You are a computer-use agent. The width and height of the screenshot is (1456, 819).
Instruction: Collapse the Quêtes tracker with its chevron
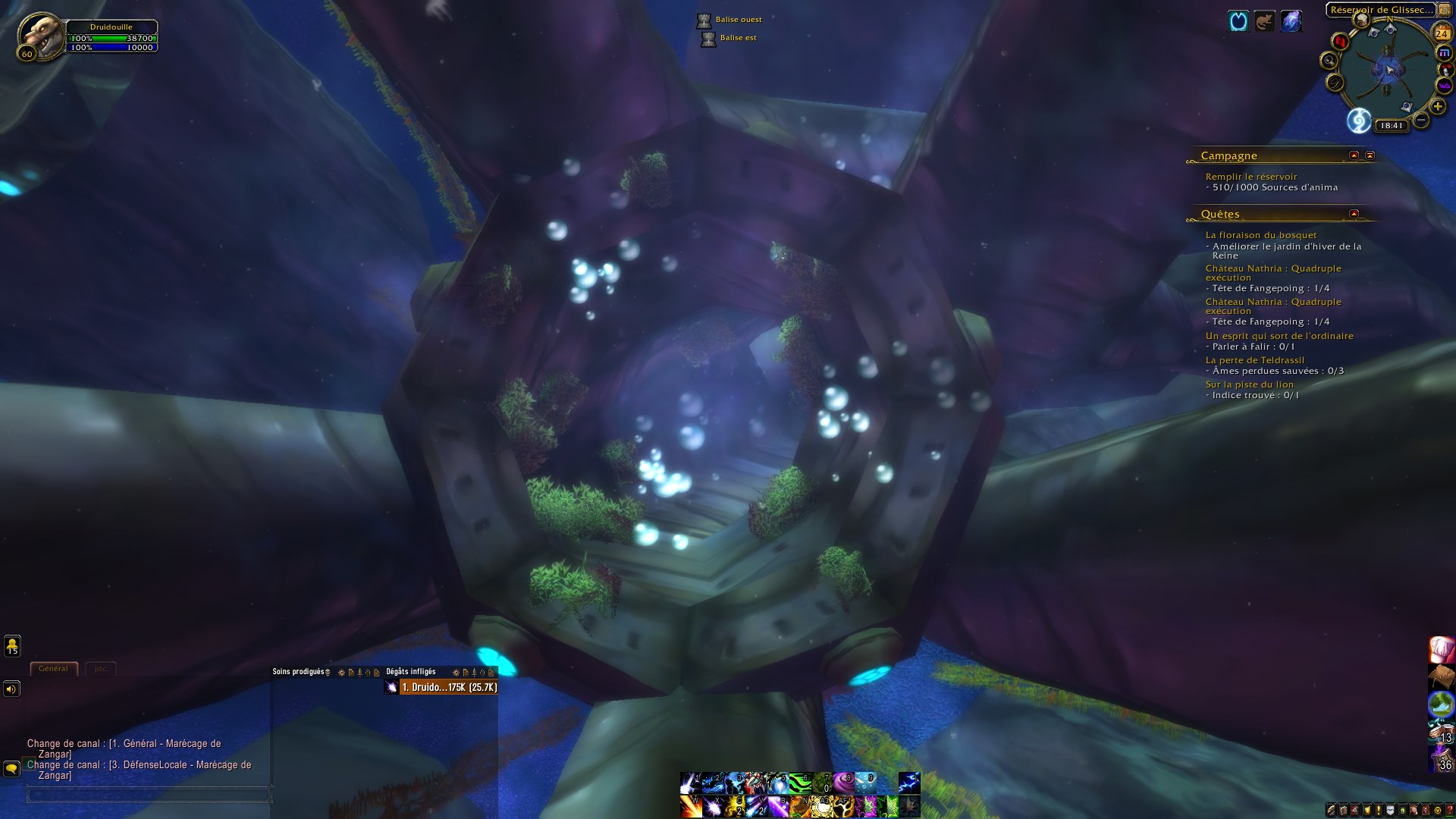1354,215
